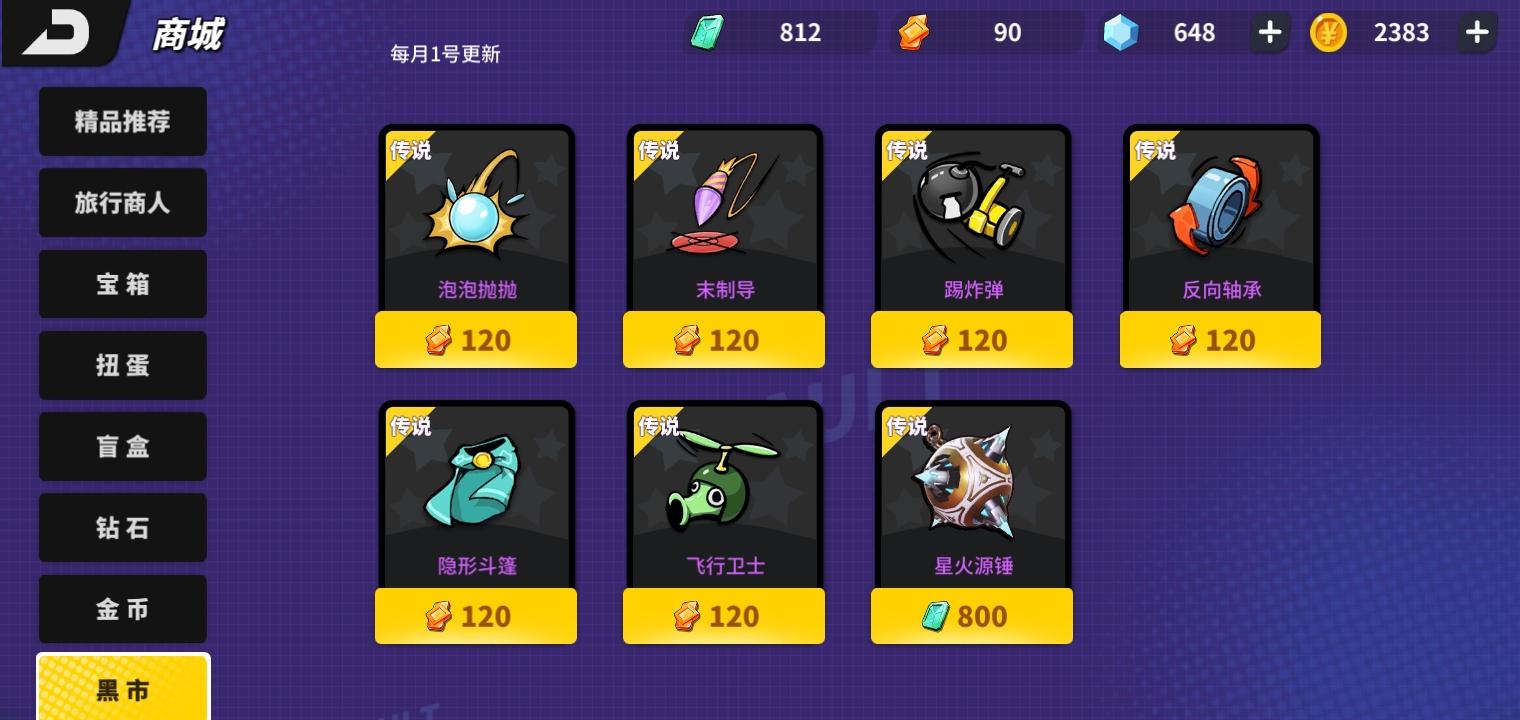Switch to the 黑市 category

click(x=122, y=690)
